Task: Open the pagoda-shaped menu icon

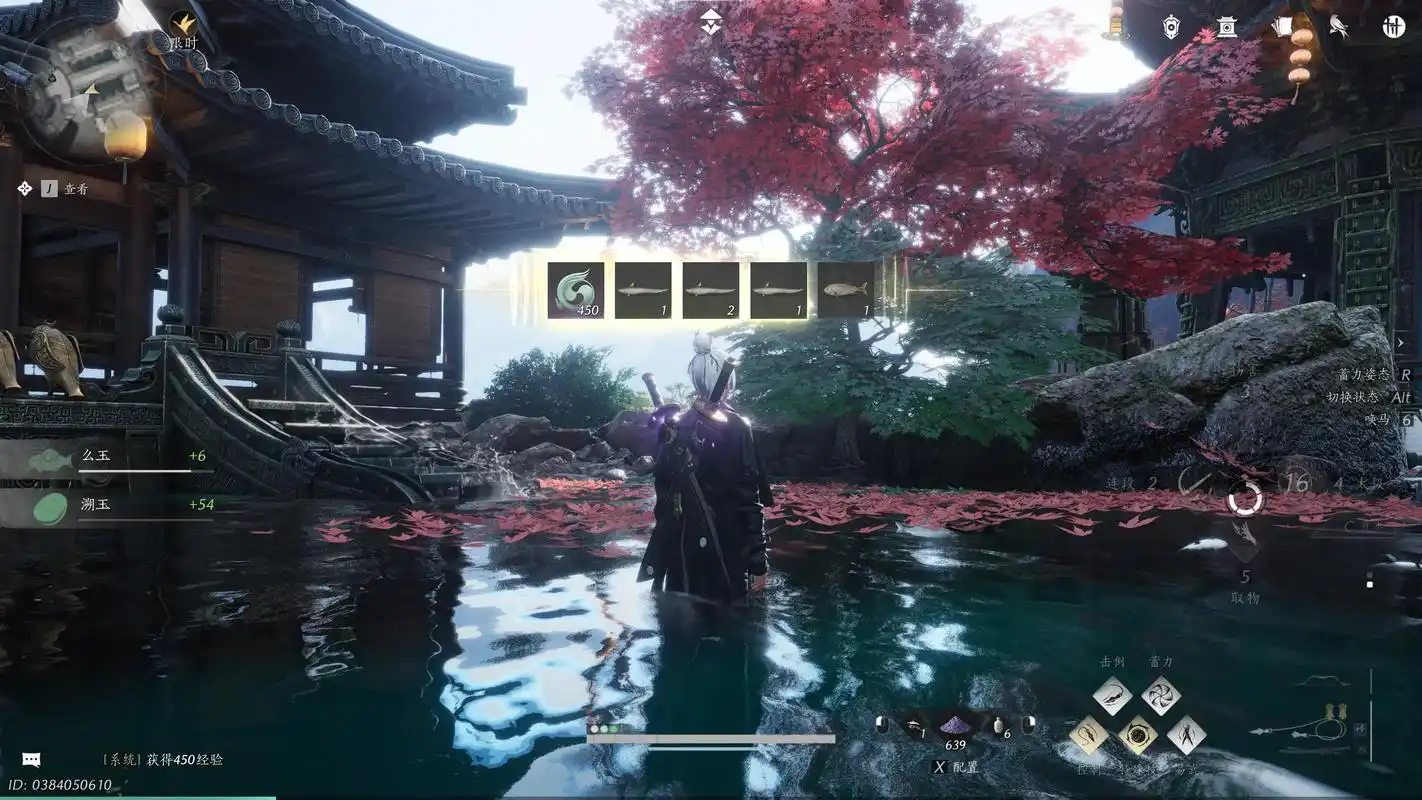Action: [x=1227, y=26]
